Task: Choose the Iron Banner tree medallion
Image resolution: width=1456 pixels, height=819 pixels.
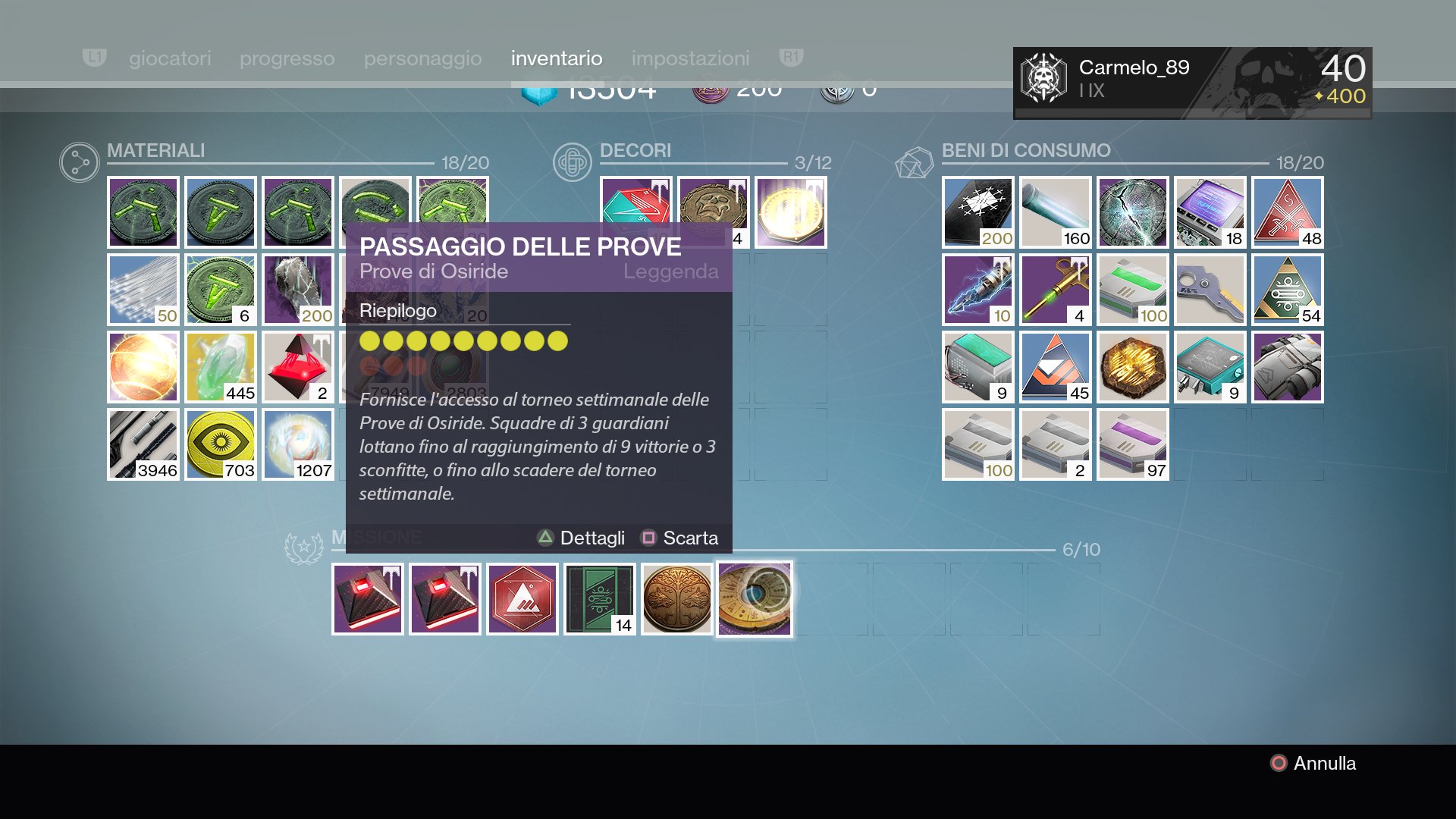Action: point(676,599)
